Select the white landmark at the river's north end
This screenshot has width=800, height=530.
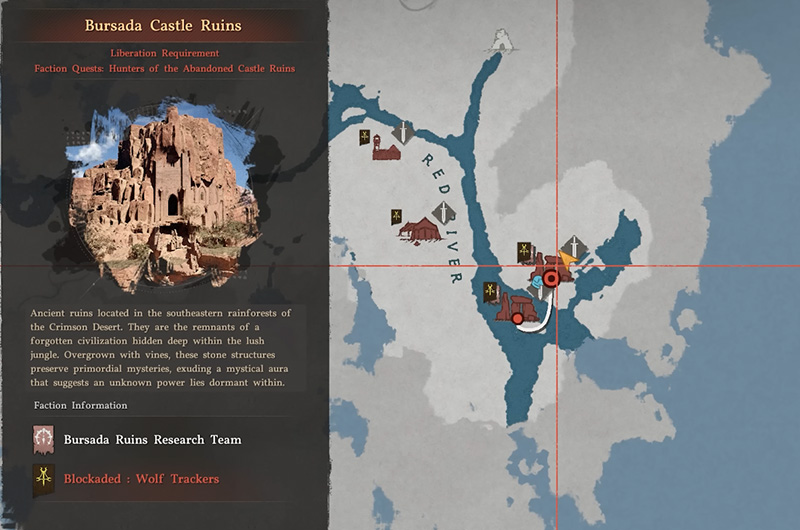498,40
